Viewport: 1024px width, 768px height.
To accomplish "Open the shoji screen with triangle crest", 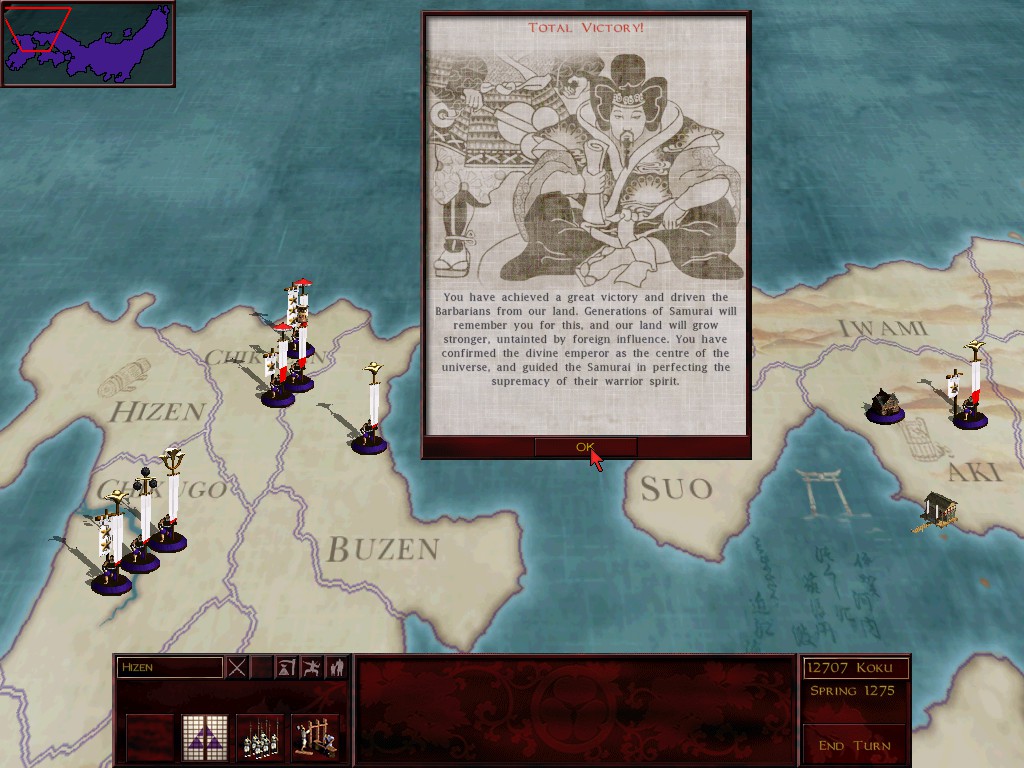I will 205,737.
